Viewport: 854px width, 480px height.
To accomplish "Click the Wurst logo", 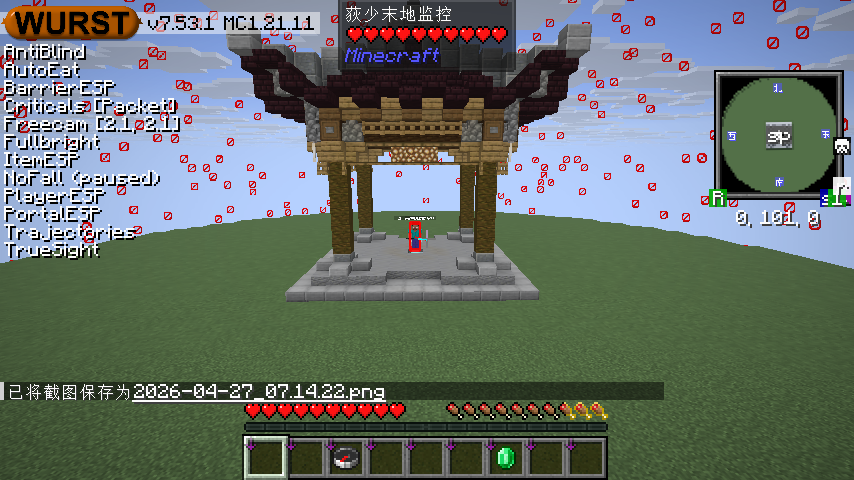I will [72, 21].
